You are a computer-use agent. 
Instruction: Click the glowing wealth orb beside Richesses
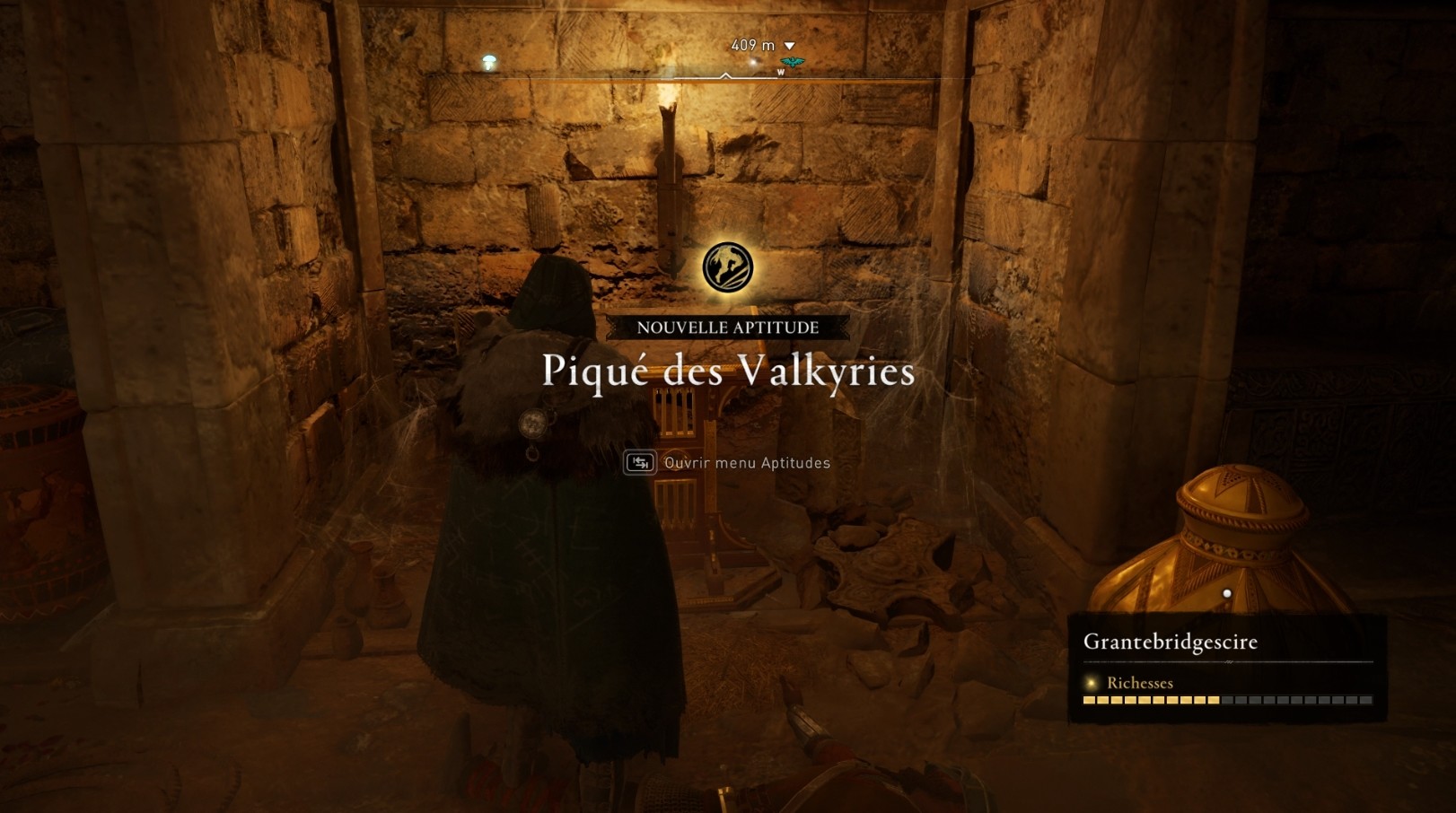pyautogui.click(x=1091, y=683)
